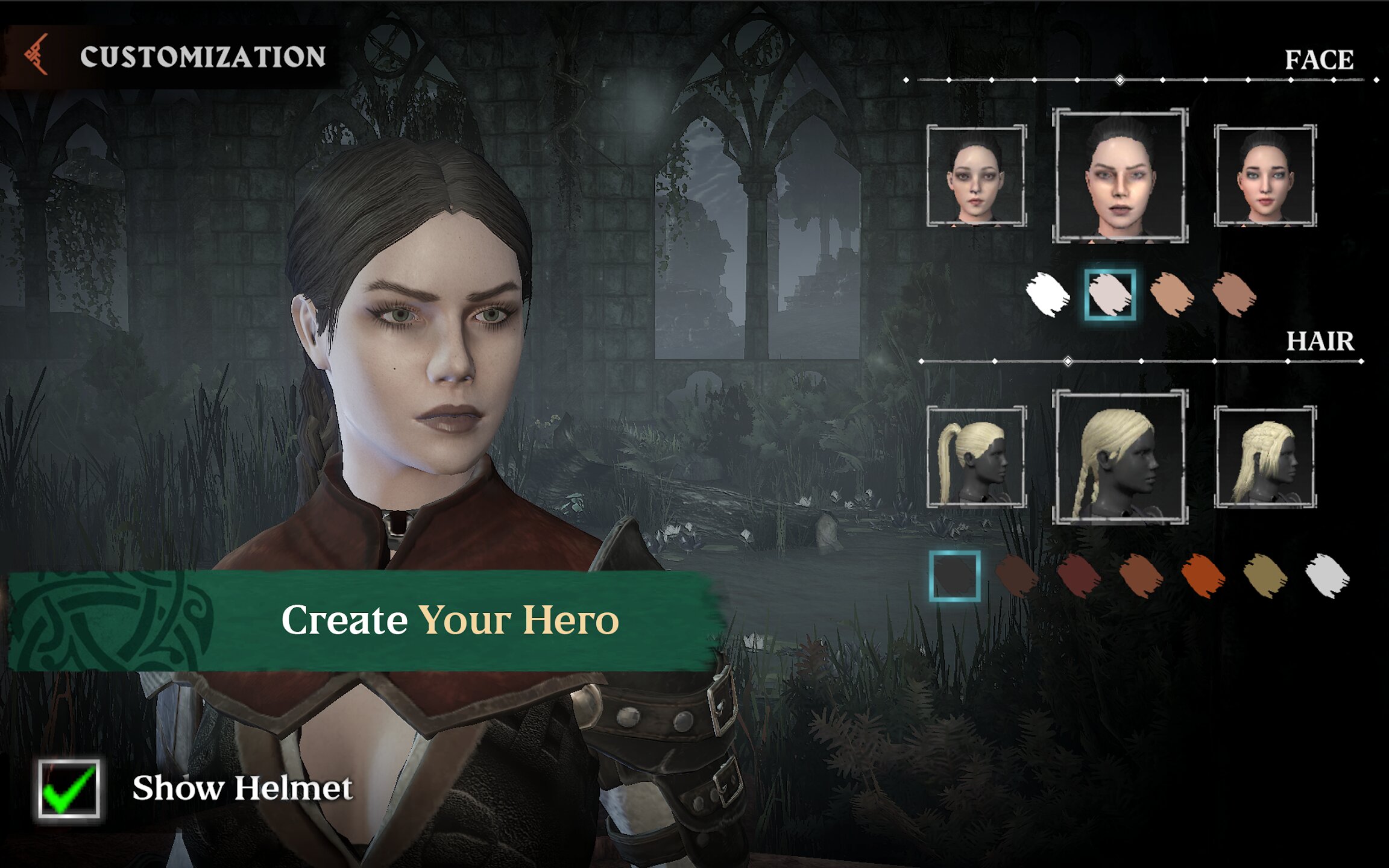Screen dimensions: 1389x868
Task: Go back using the Customization arrow
Action: point(36,55)
